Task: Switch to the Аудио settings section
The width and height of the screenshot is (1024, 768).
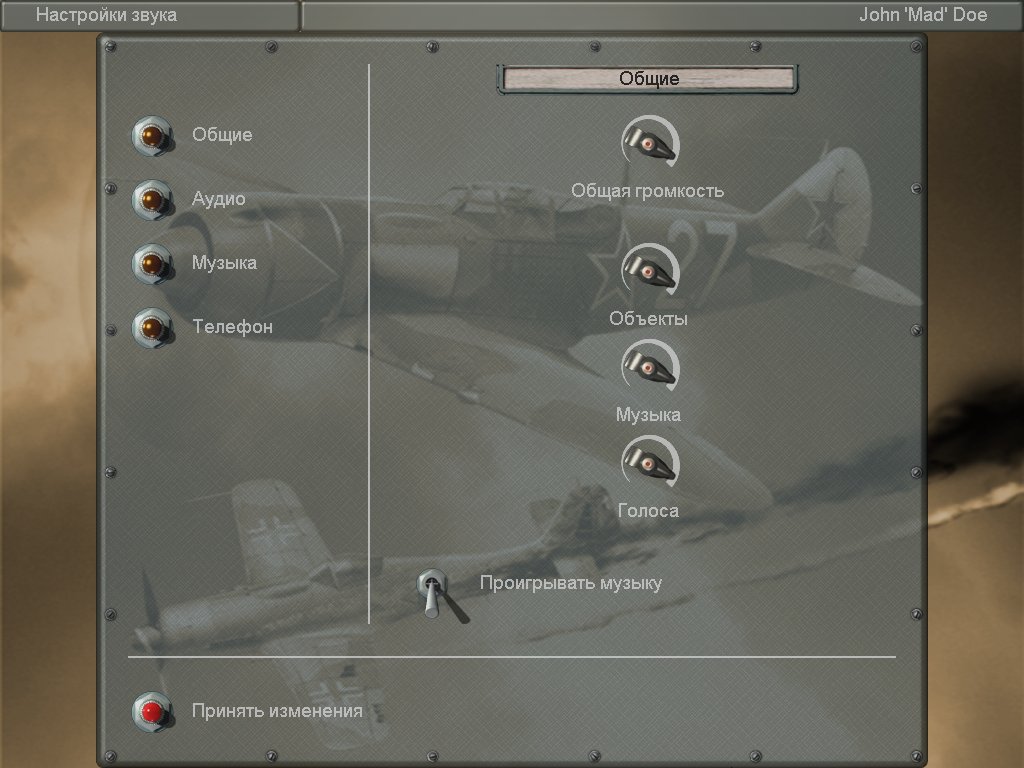Action: pyautogui.click(x=152, y=200)
